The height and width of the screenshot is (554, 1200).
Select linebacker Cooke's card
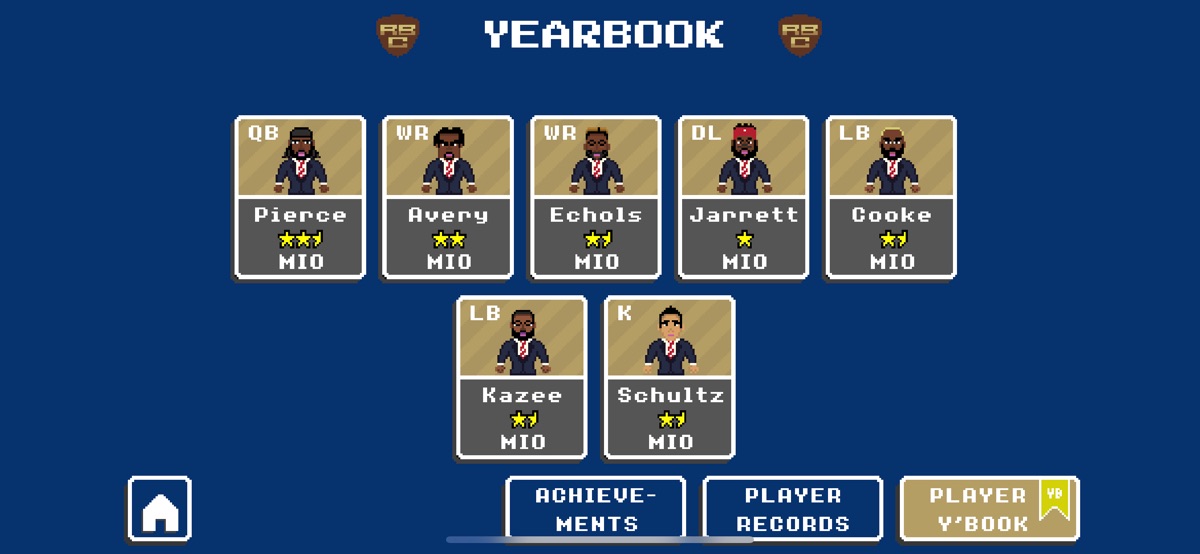[891, 197]
